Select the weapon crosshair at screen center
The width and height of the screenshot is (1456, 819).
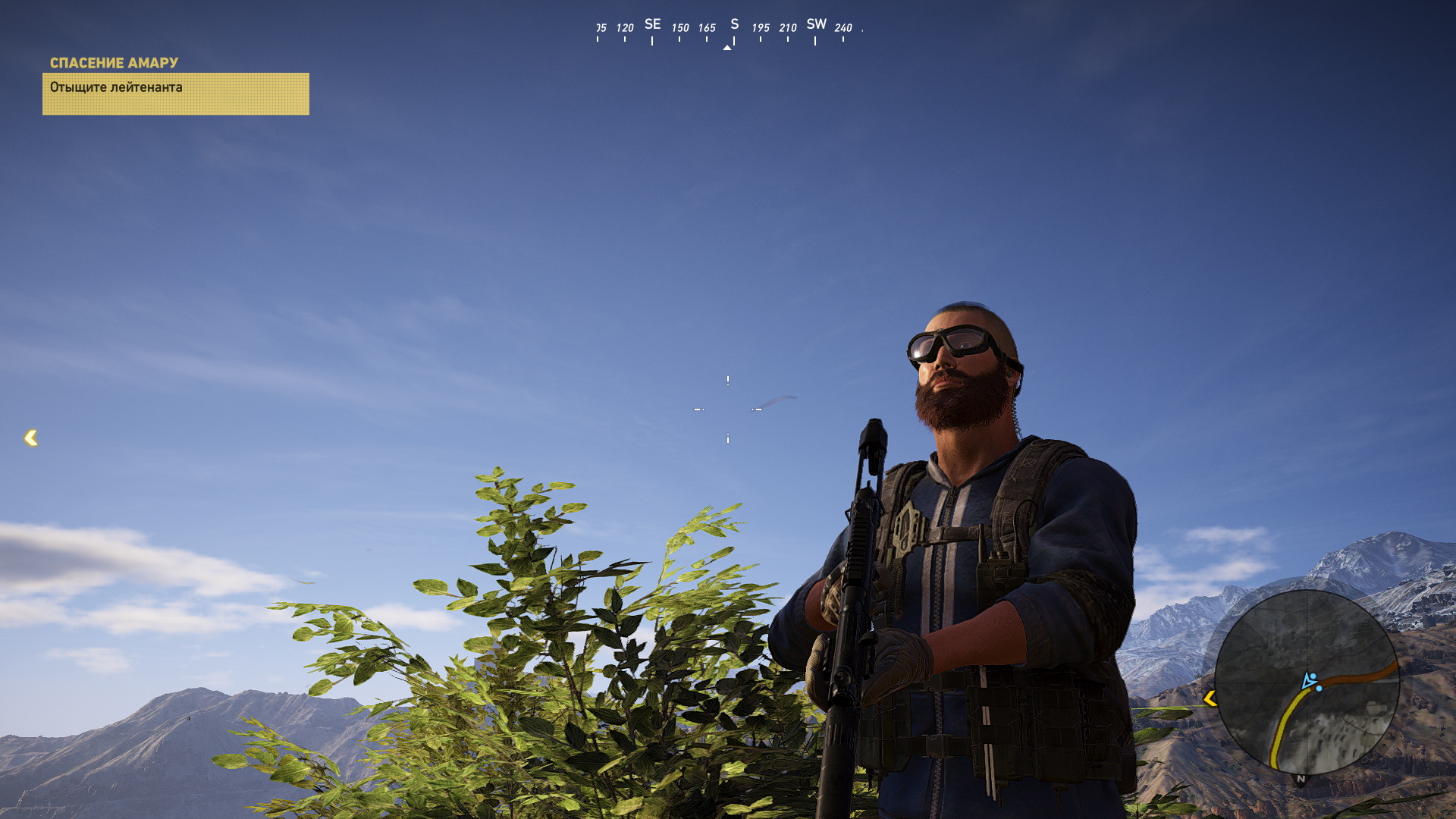728,409
